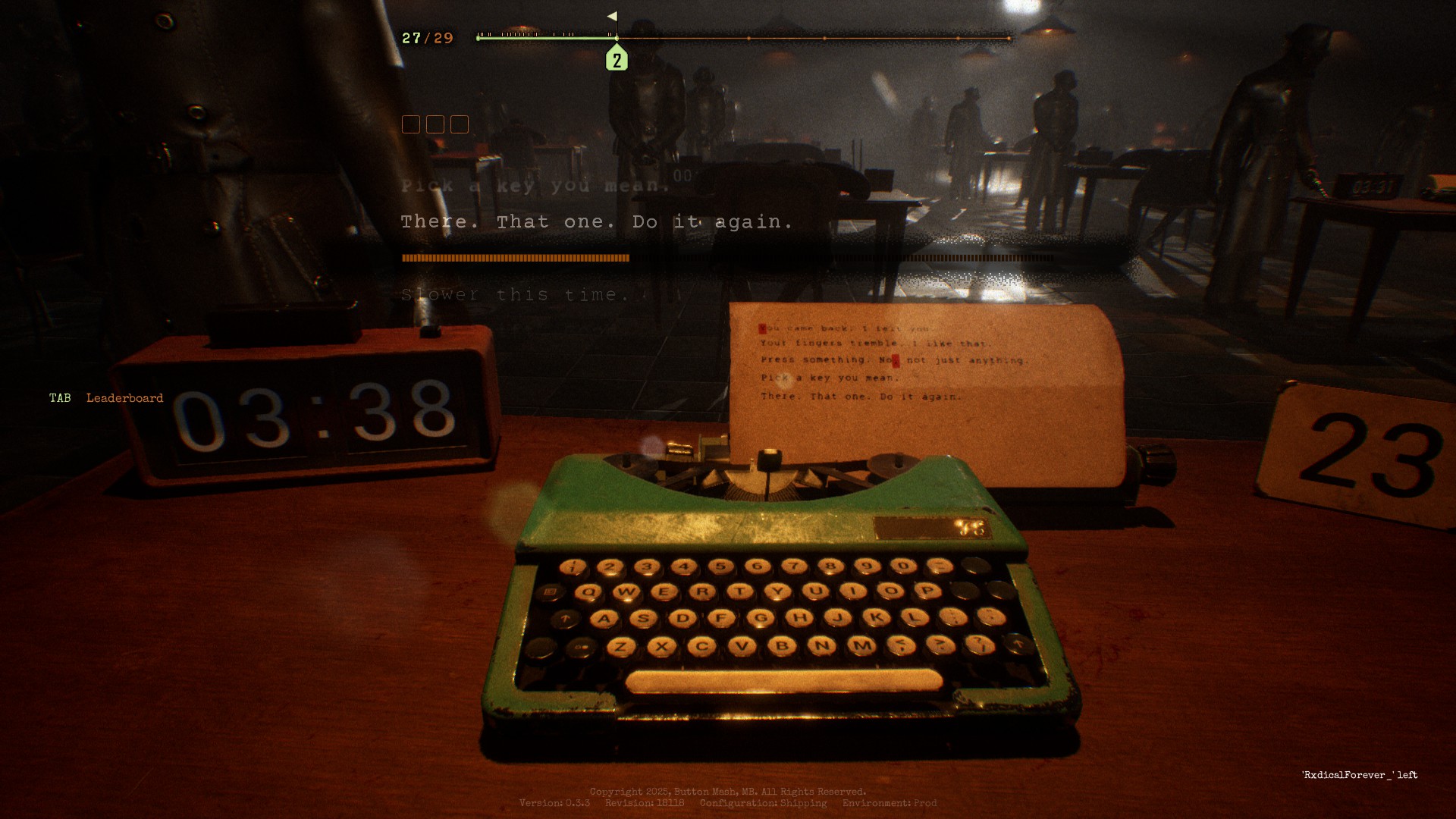The width and height of the screenshot is (1456, 819).
Task: Open the Leaderboard
Action: tap(124, 397)
